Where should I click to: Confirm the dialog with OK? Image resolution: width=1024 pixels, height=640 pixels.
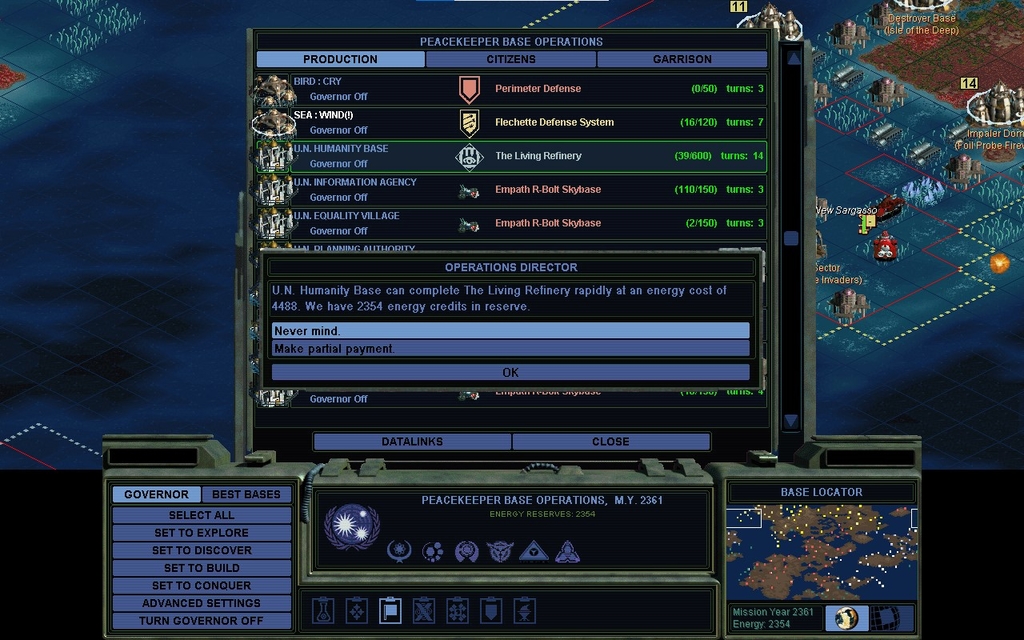click(510, 372)
